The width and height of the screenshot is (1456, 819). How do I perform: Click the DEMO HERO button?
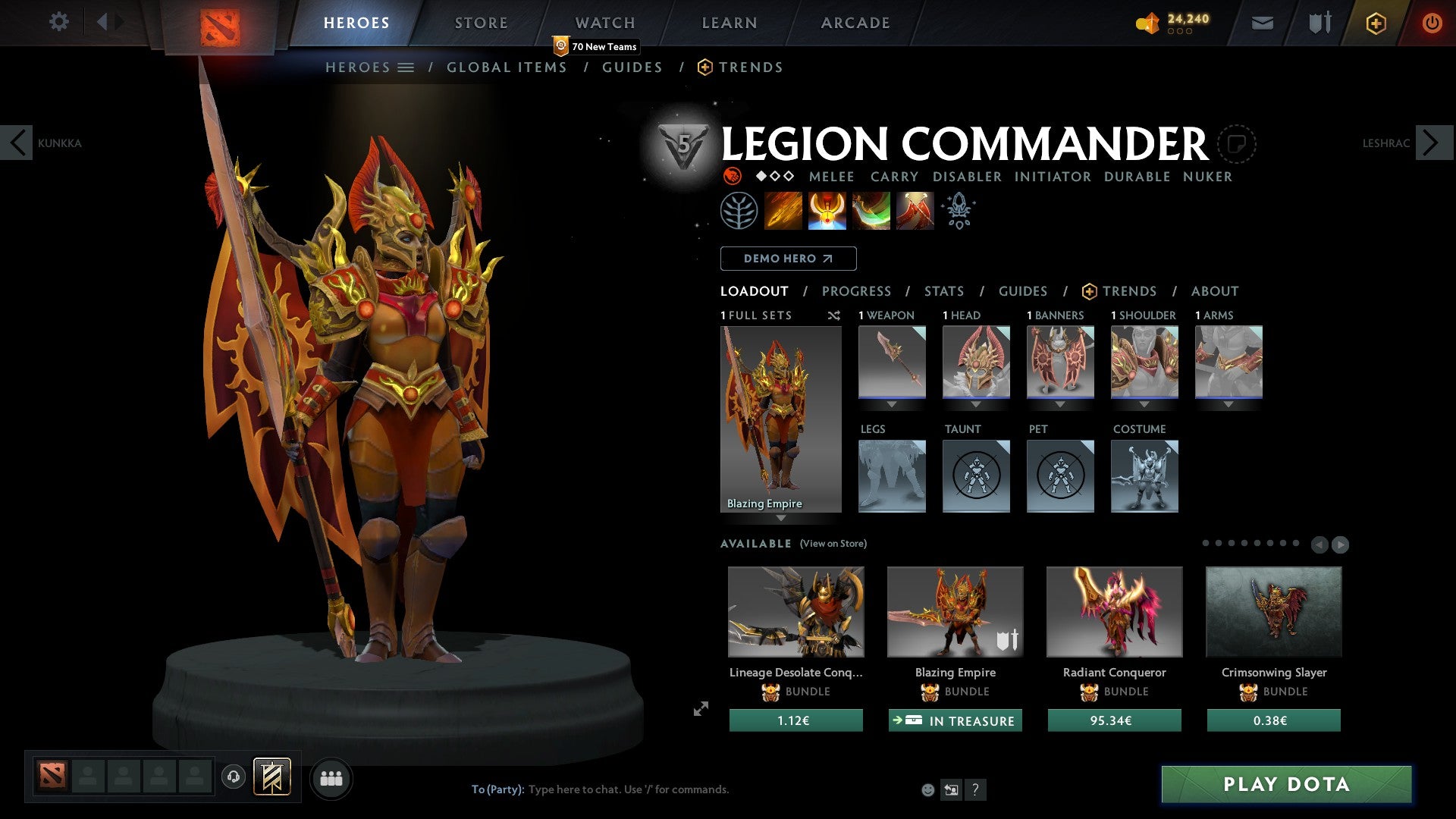click(x=788, y=258)
